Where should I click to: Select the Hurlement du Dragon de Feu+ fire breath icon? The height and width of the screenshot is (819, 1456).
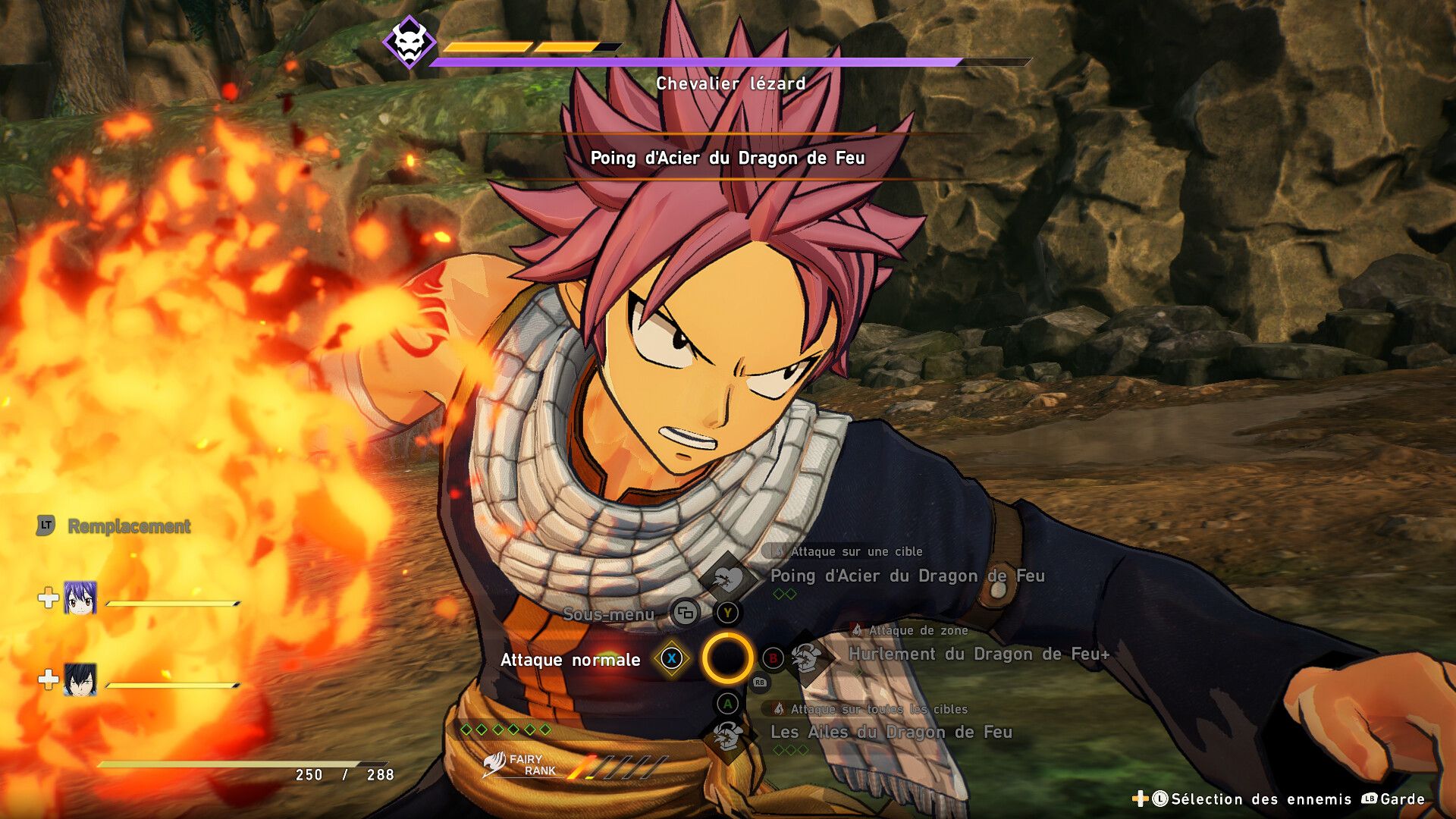point(806,656)
